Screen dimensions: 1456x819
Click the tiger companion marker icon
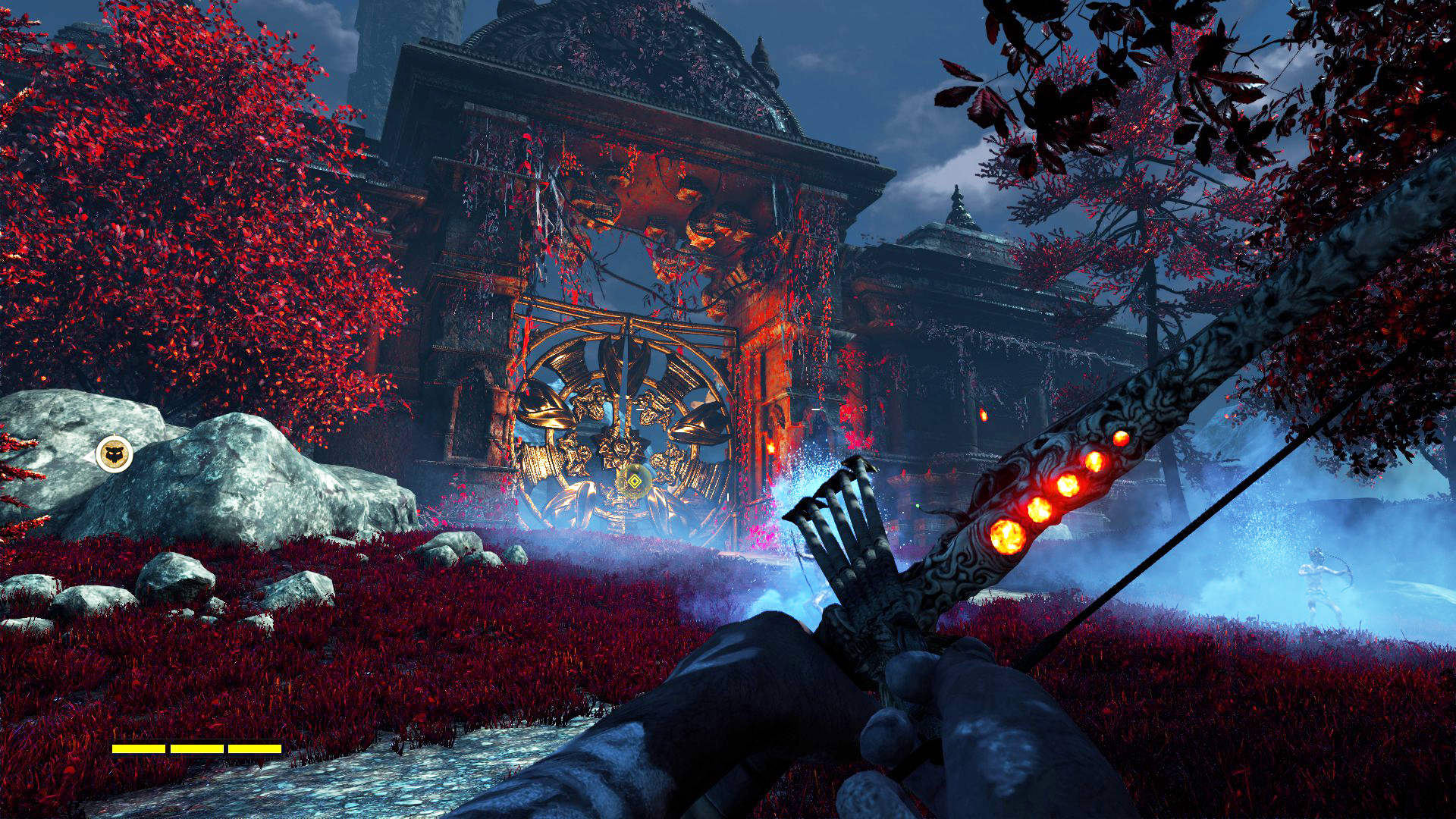coord(115,455)
